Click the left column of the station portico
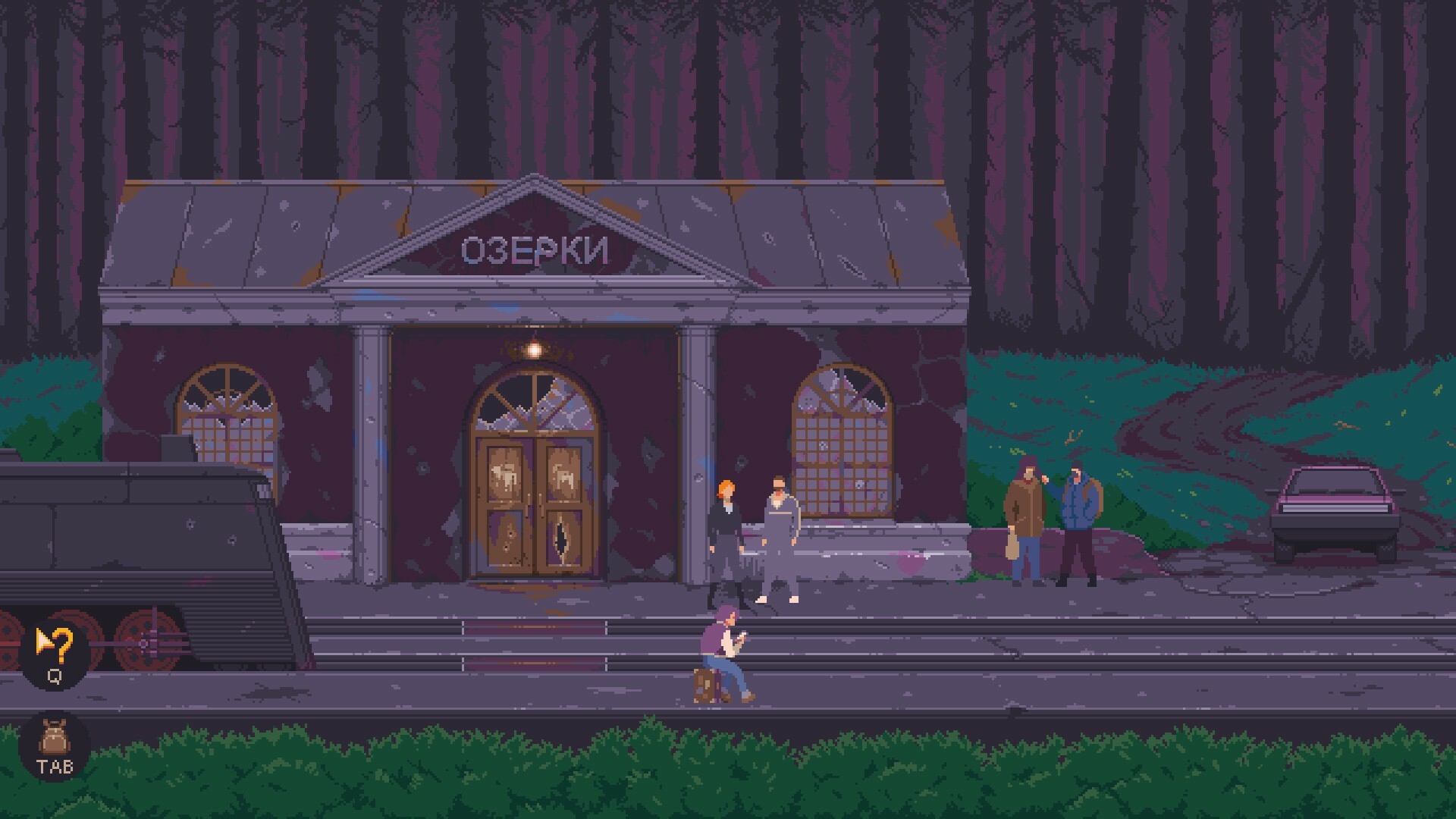This screenshot has height=819, width=1456. pos(369,455)
